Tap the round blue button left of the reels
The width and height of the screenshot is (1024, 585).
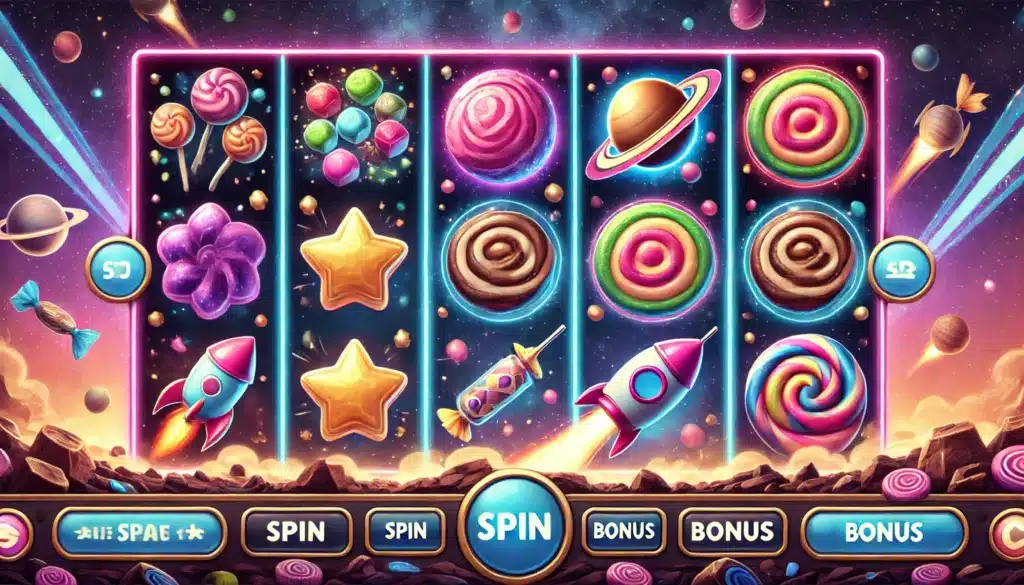pyautogui.click(x=118, y=269)
